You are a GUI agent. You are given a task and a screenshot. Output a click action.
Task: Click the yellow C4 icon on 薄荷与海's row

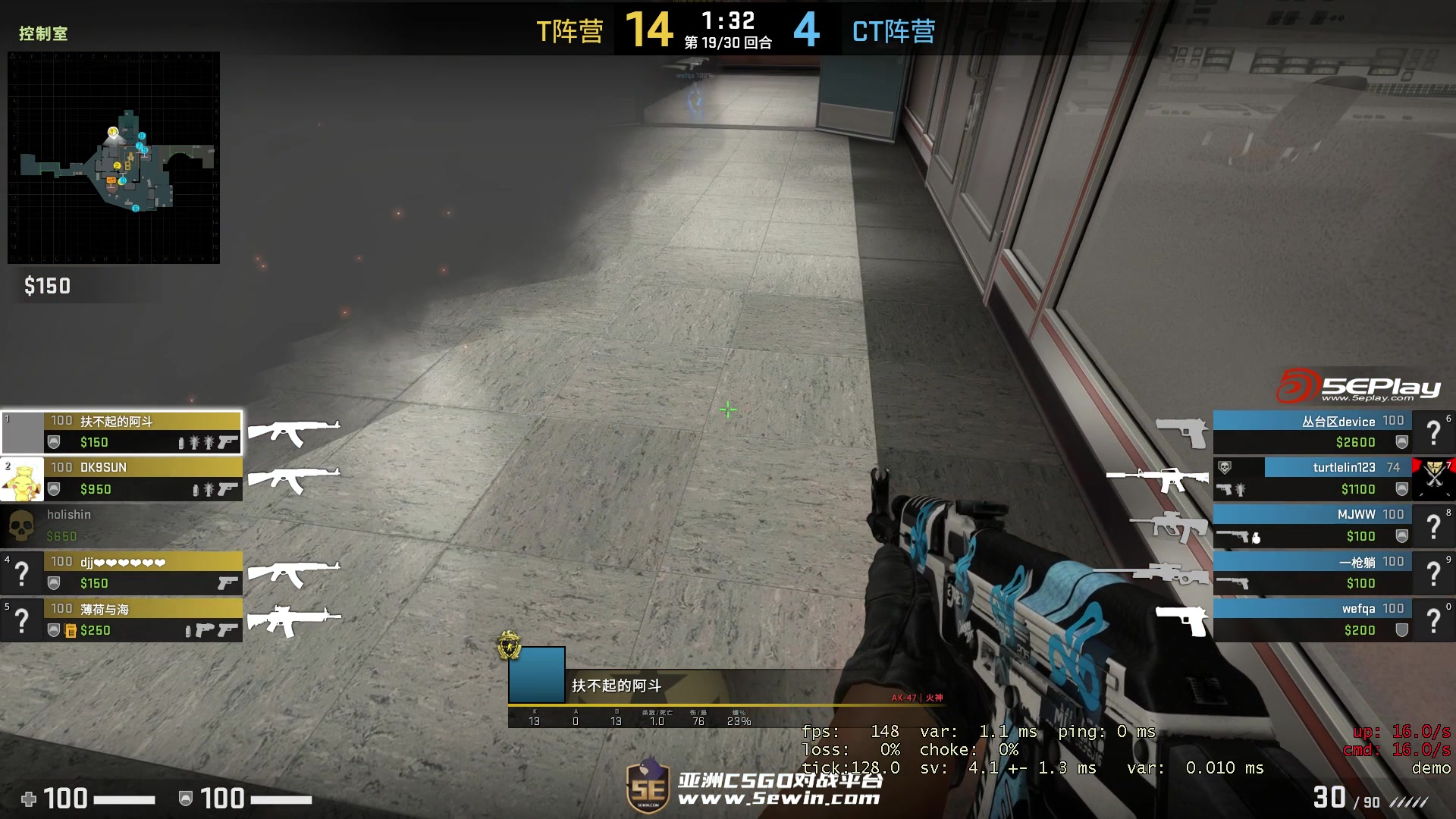click(x=70, y=629)
